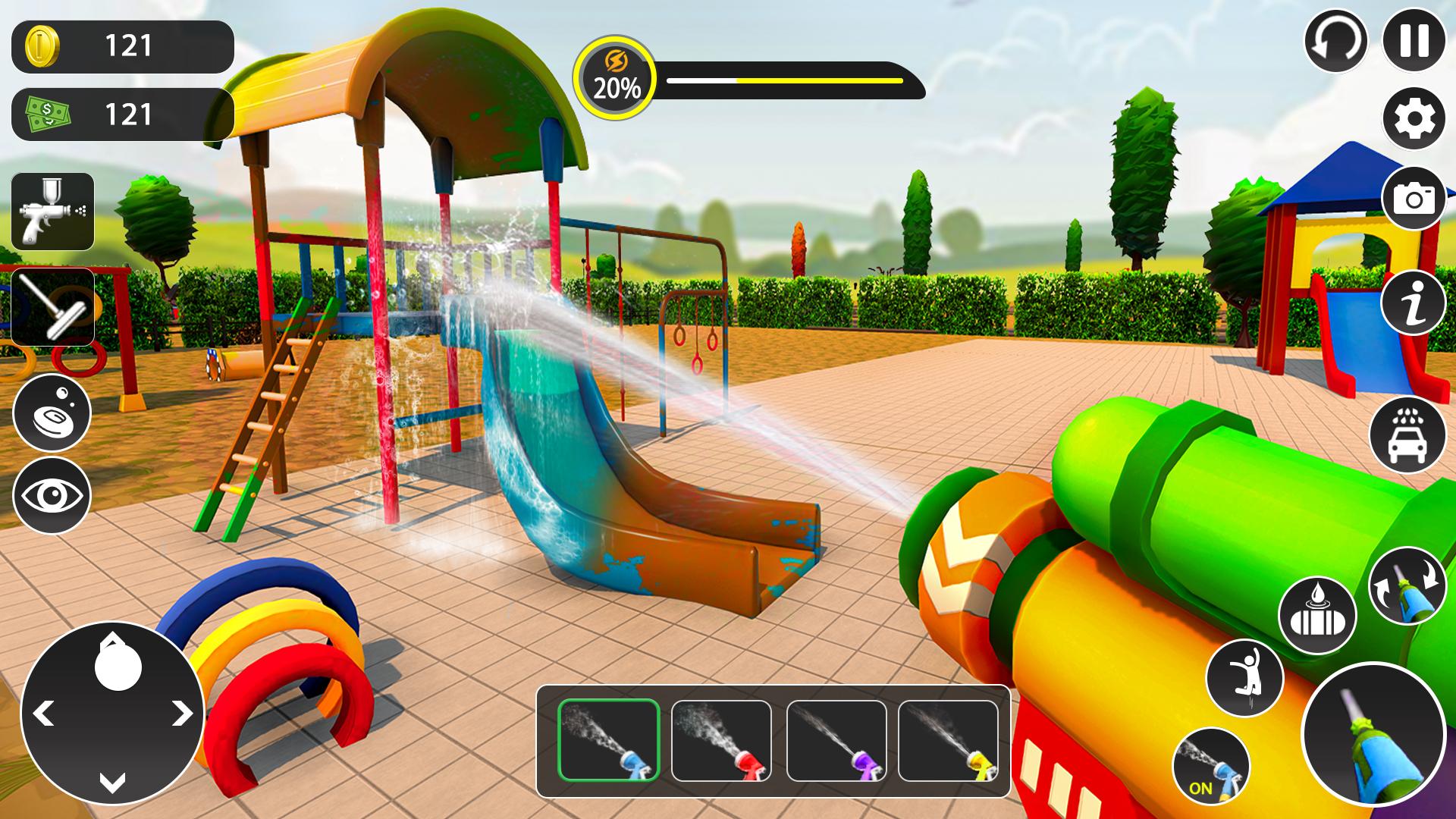
Task: Select the squeegee mop tool
Action: (x=53, y=306)
